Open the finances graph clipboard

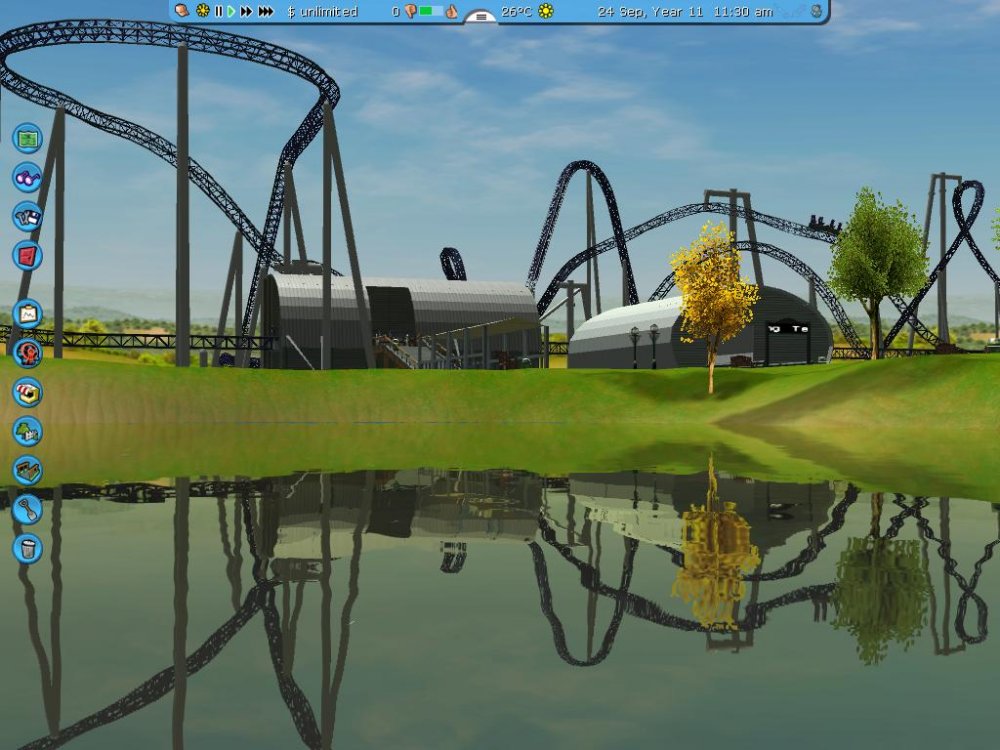(27, 314)
